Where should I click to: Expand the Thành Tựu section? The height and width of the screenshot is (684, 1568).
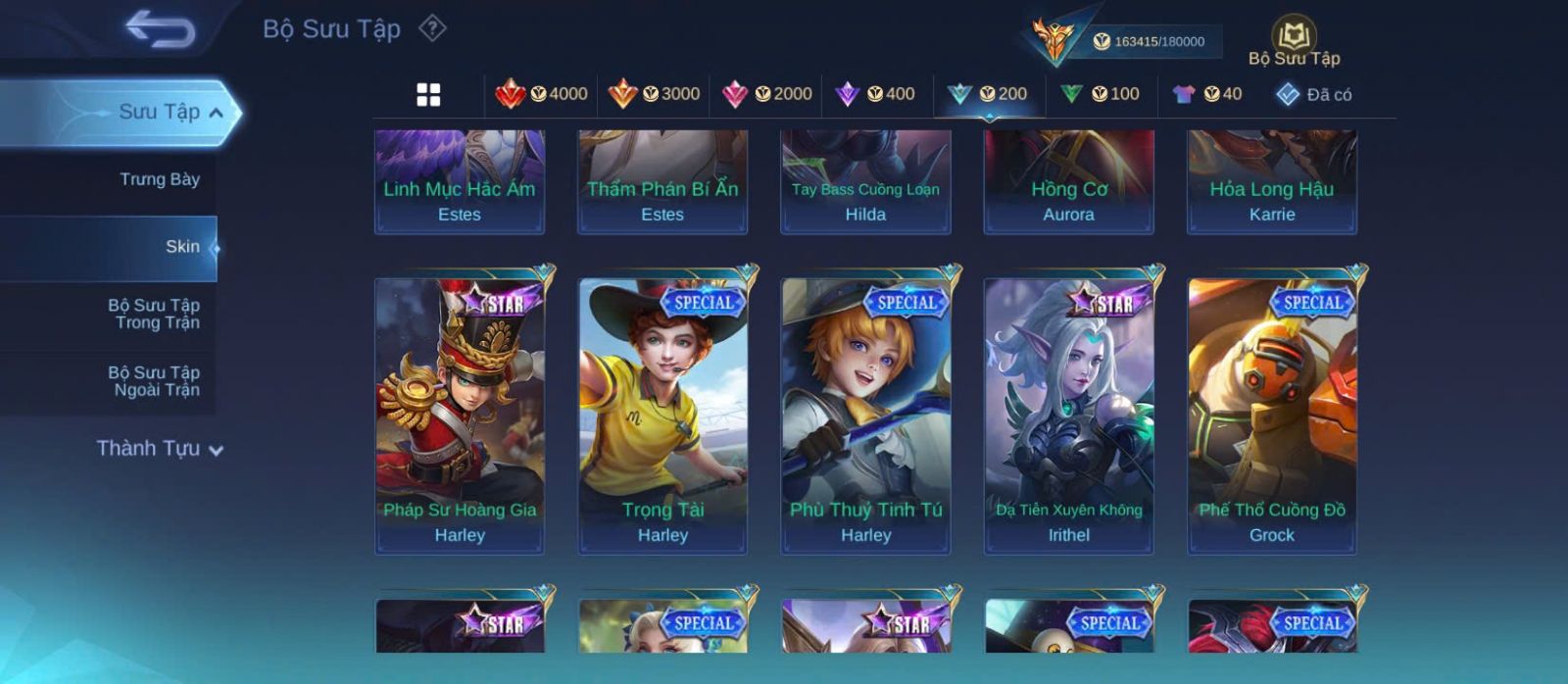(160, 449)
